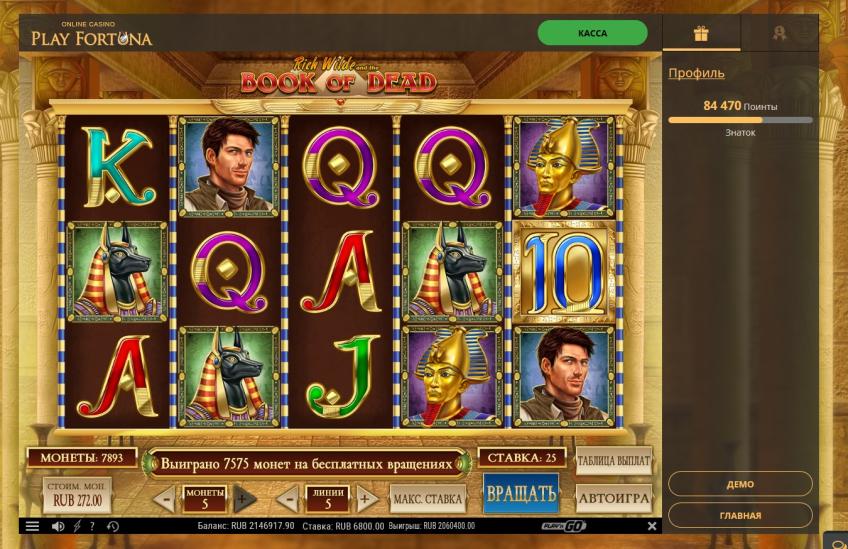Screen dimensions: 848x549
Task: Open the ТАБЛИЦА ВЫПЛАТ paytable
Action: tap(614, 461)
